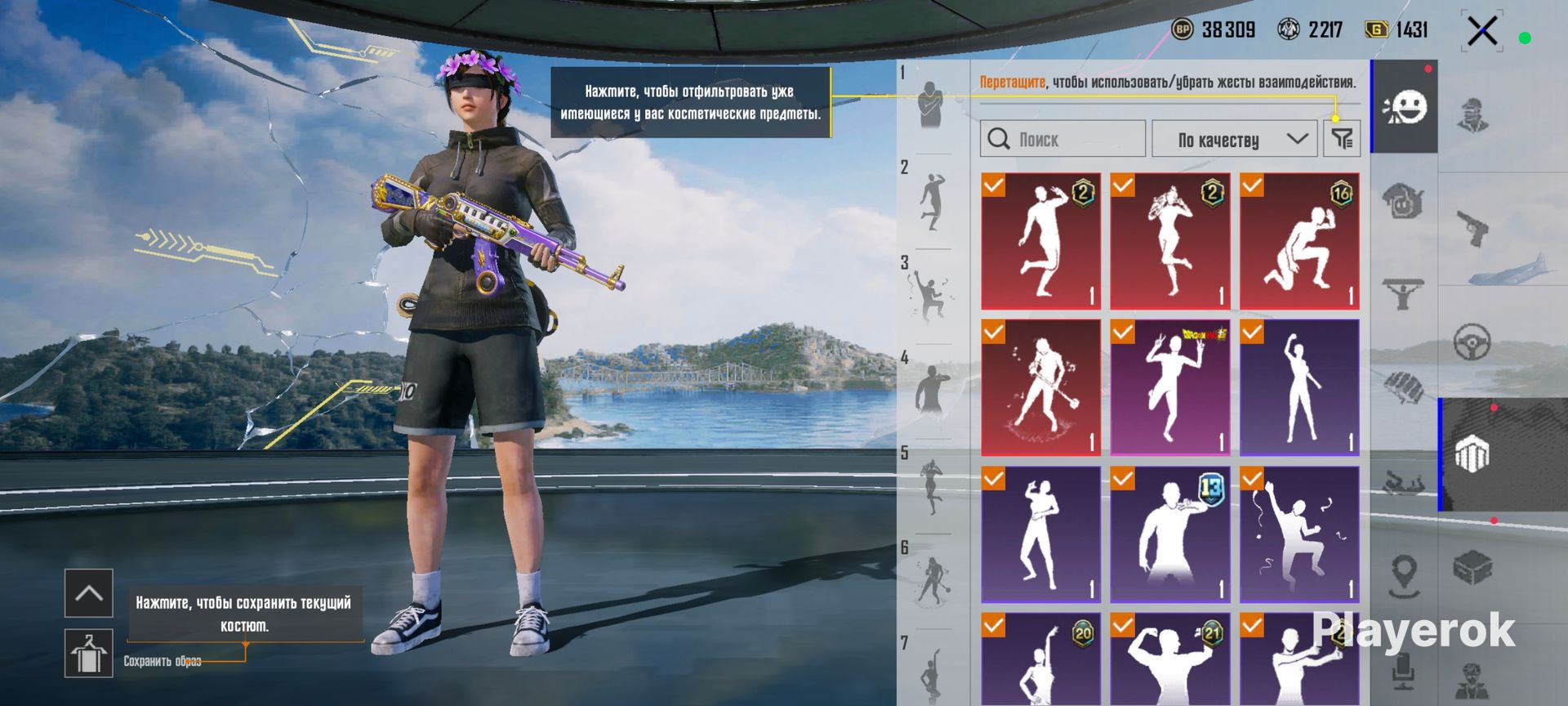Close the inventory screen with the X
The image size is (1568, 706).
click(1481, 33)
